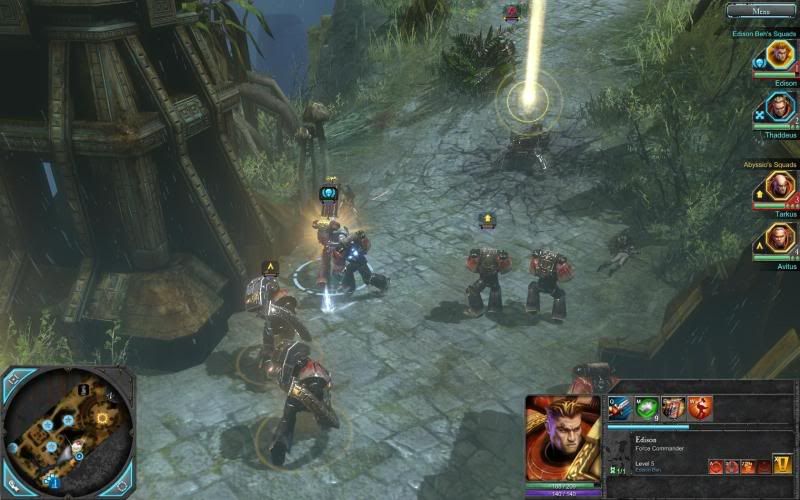This screenshot has width=800, height=500.
Task: Click the yellow exclamation mark button
Action: point(782,465)
